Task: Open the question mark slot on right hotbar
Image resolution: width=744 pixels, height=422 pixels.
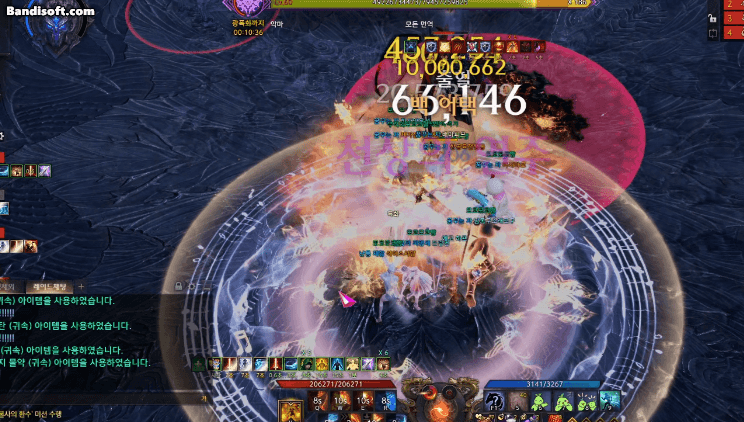Action: click(x=494, y=401)
